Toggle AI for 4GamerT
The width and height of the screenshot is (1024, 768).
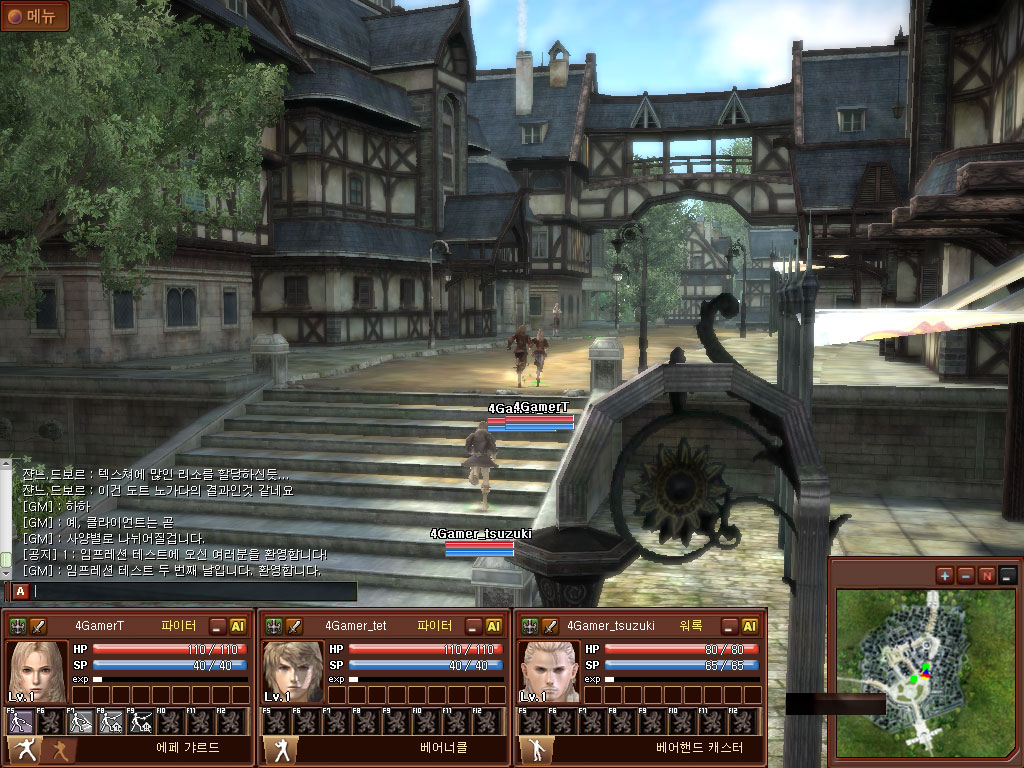click(238, 626)
